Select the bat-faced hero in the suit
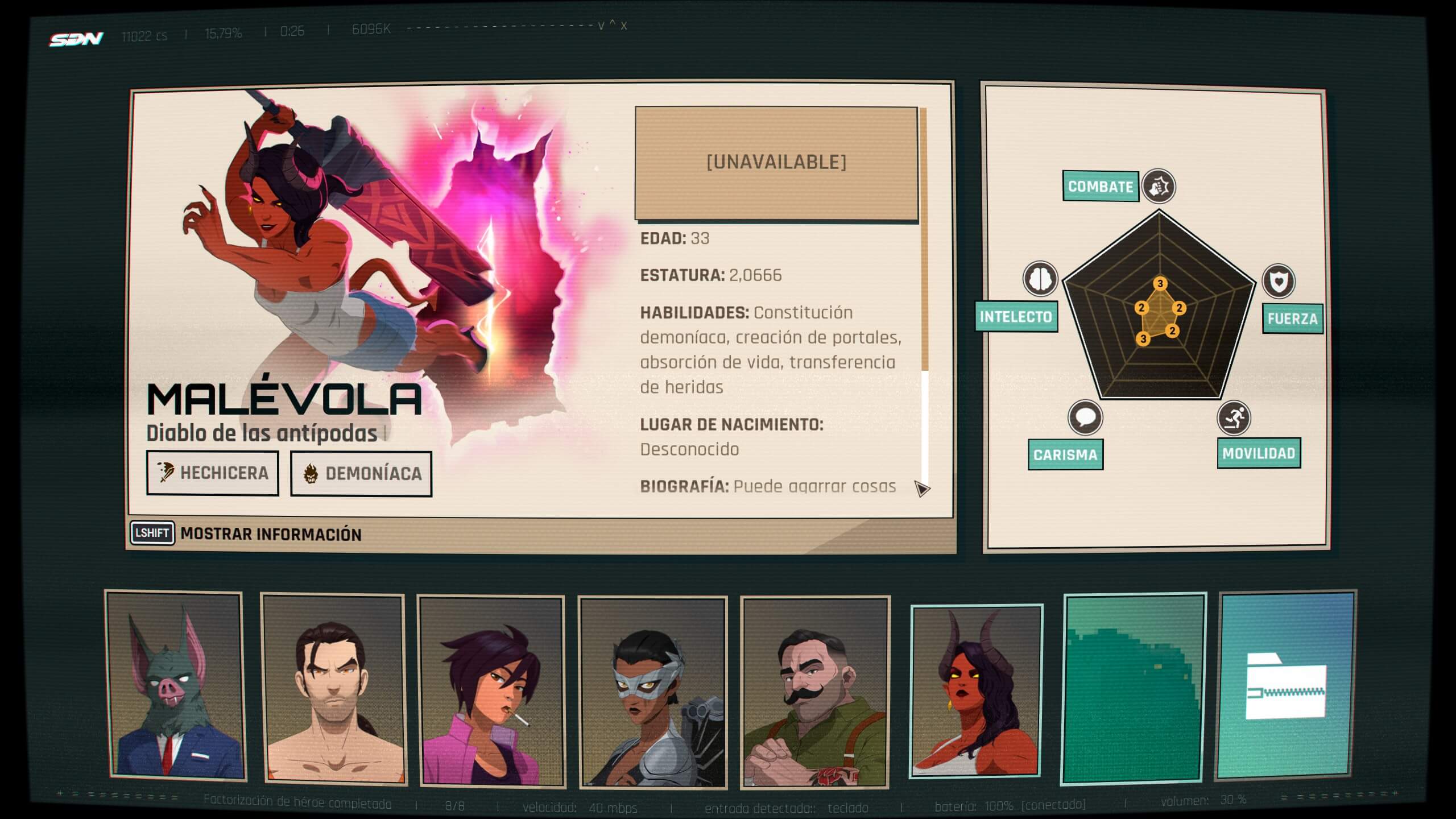 [x=175, y=685]
